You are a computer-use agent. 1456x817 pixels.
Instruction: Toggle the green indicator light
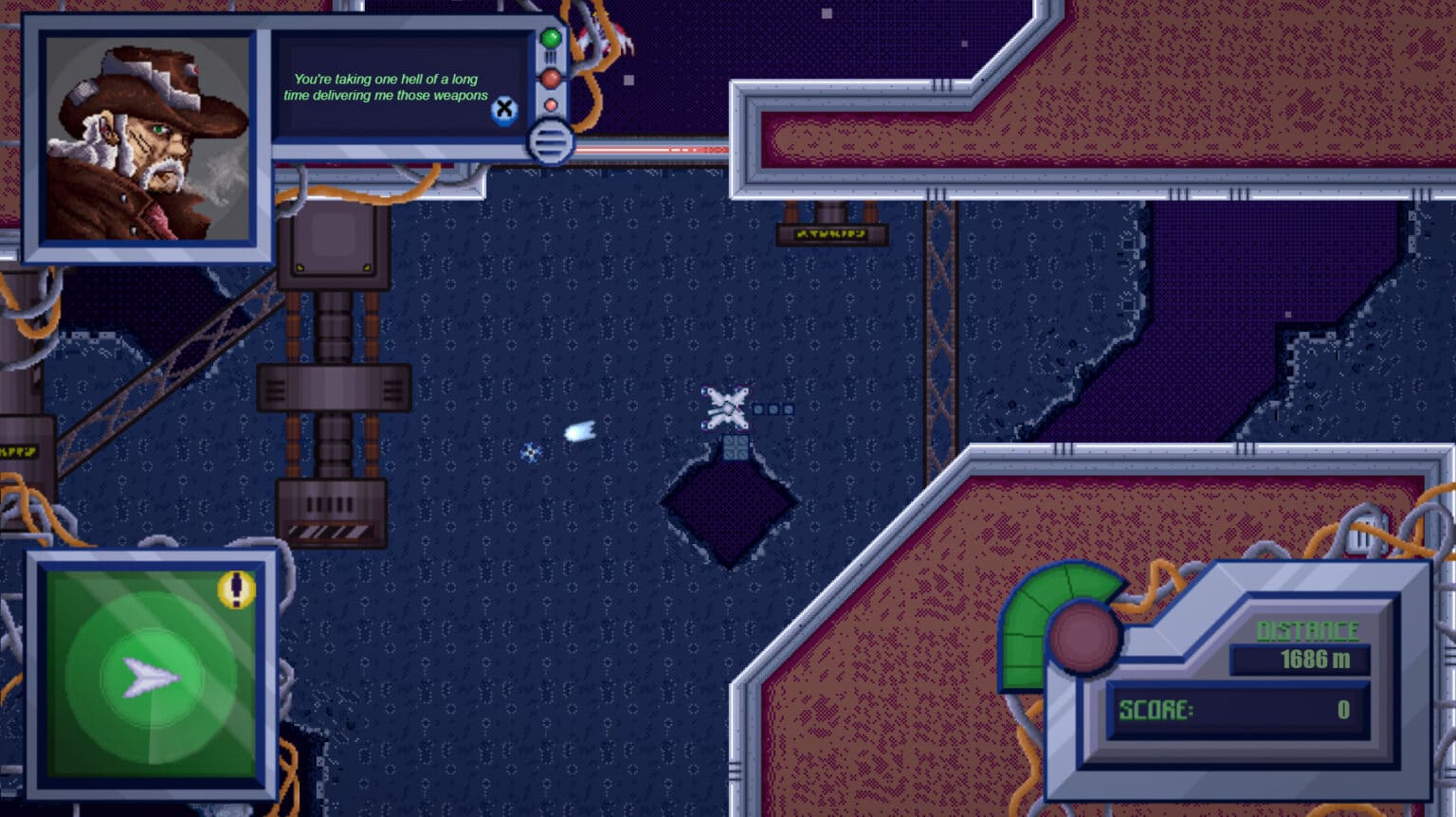point(550,39)
